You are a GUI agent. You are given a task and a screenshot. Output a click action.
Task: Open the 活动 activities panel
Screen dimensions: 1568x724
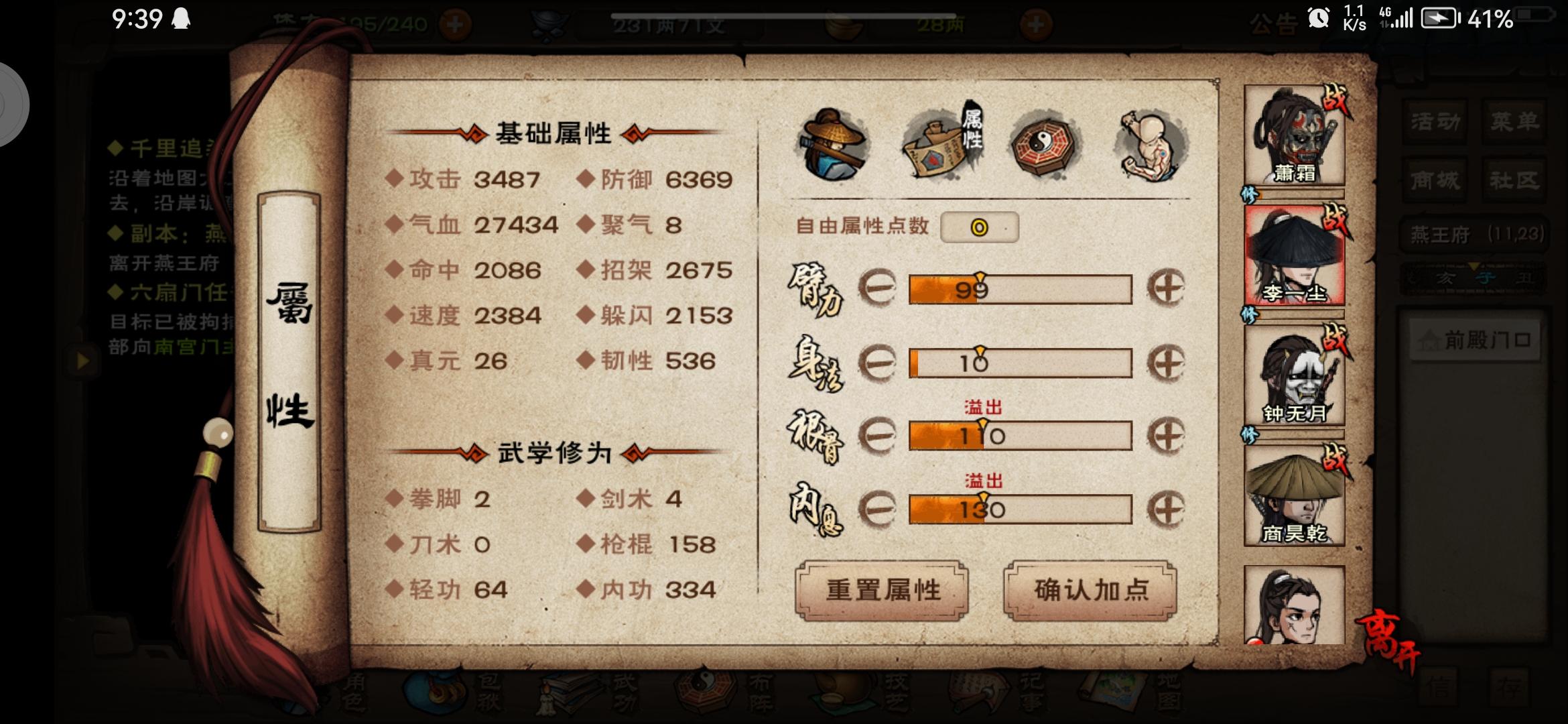tap(1434, 123)
